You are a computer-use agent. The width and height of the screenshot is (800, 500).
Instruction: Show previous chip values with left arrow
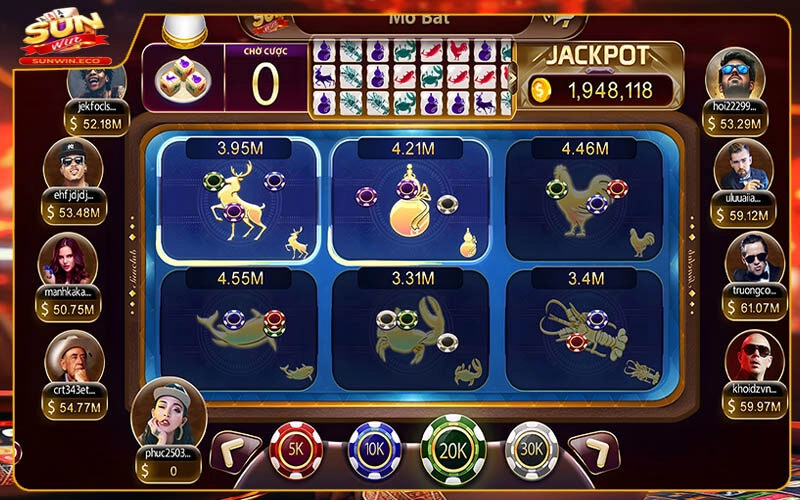(x=237, y=451)
